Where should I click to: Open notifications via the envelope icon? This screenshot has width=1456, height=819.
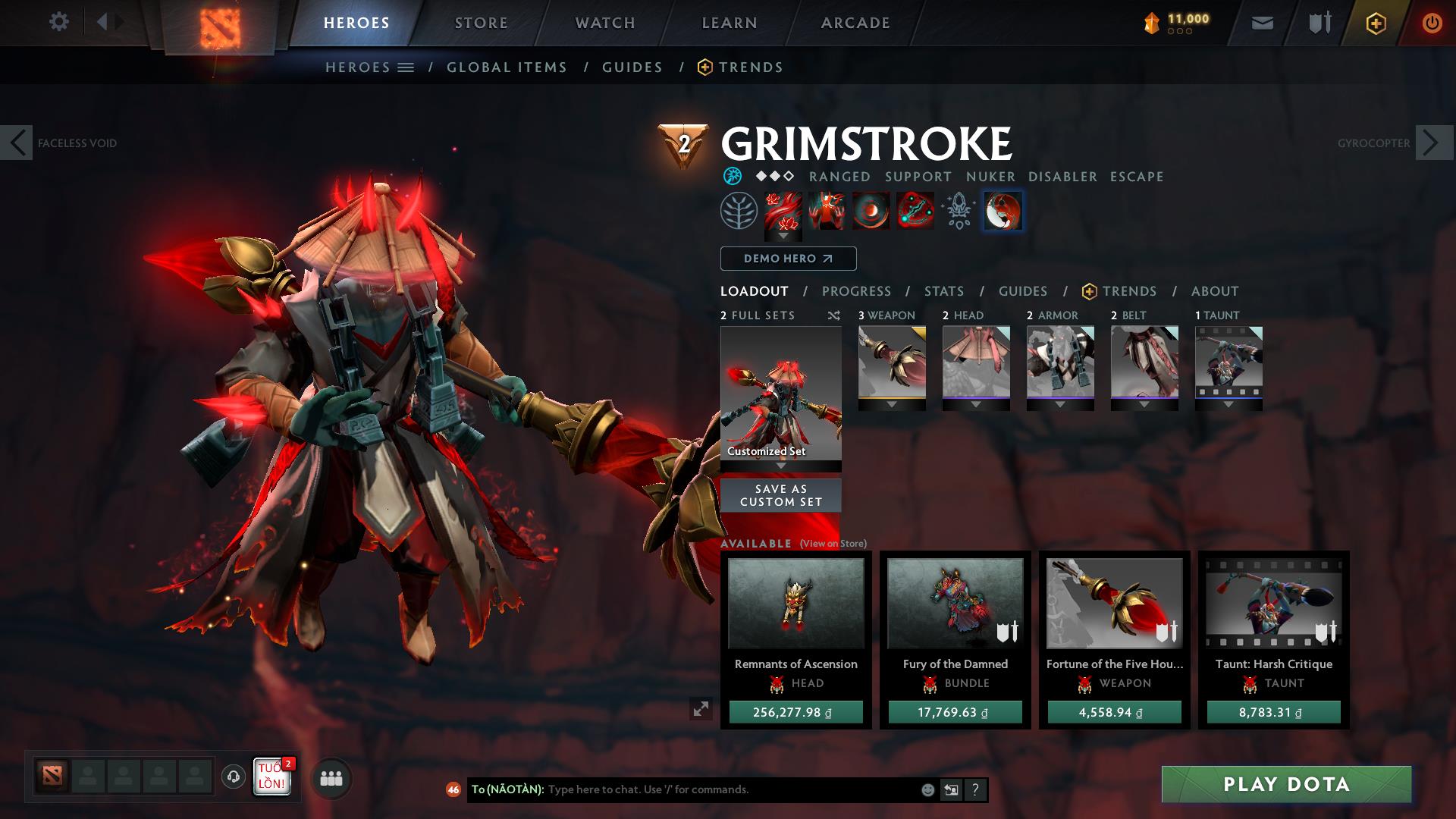[x=1261, y=22]
